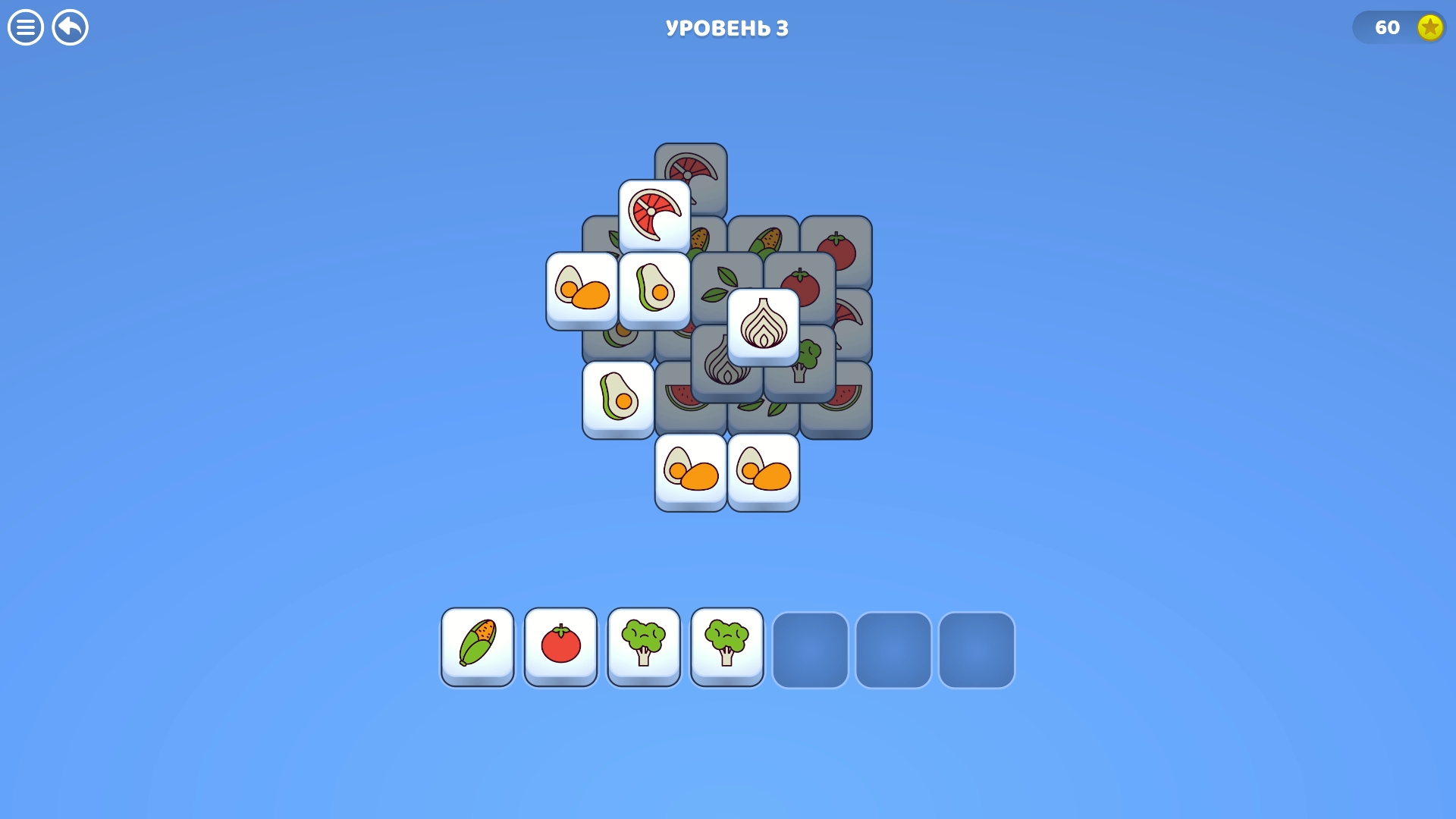1456x819 pixels.
Task: Click the corn tile in the tray
Action: click(x=477, y=647)
